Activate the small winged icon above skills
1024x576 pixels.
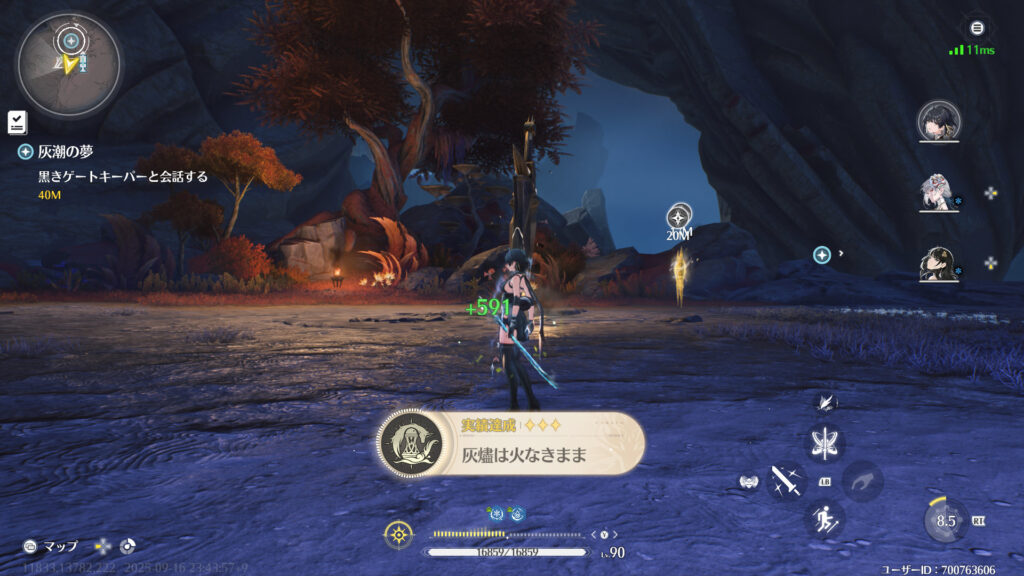click(827, 402)
